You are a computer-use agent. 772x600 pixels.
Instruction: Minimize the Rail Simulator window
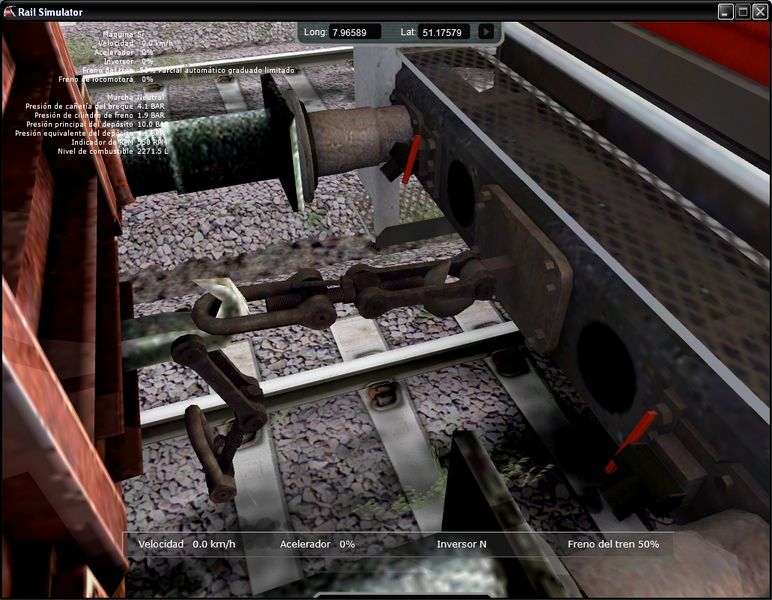coord(727,11)
